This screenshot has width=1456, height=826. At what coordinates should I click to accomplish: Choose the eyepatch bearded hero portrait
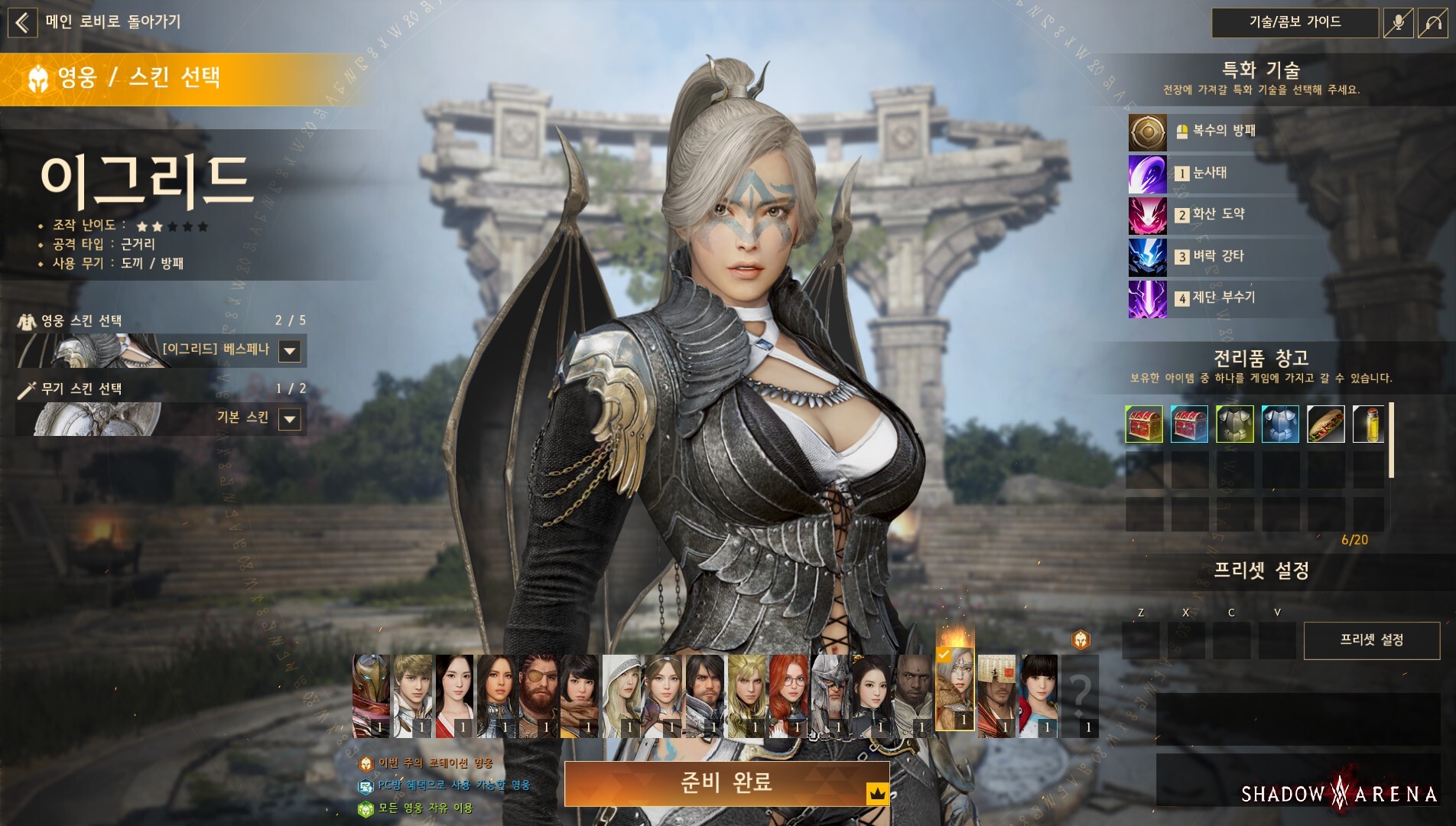[x=538, y=695]
